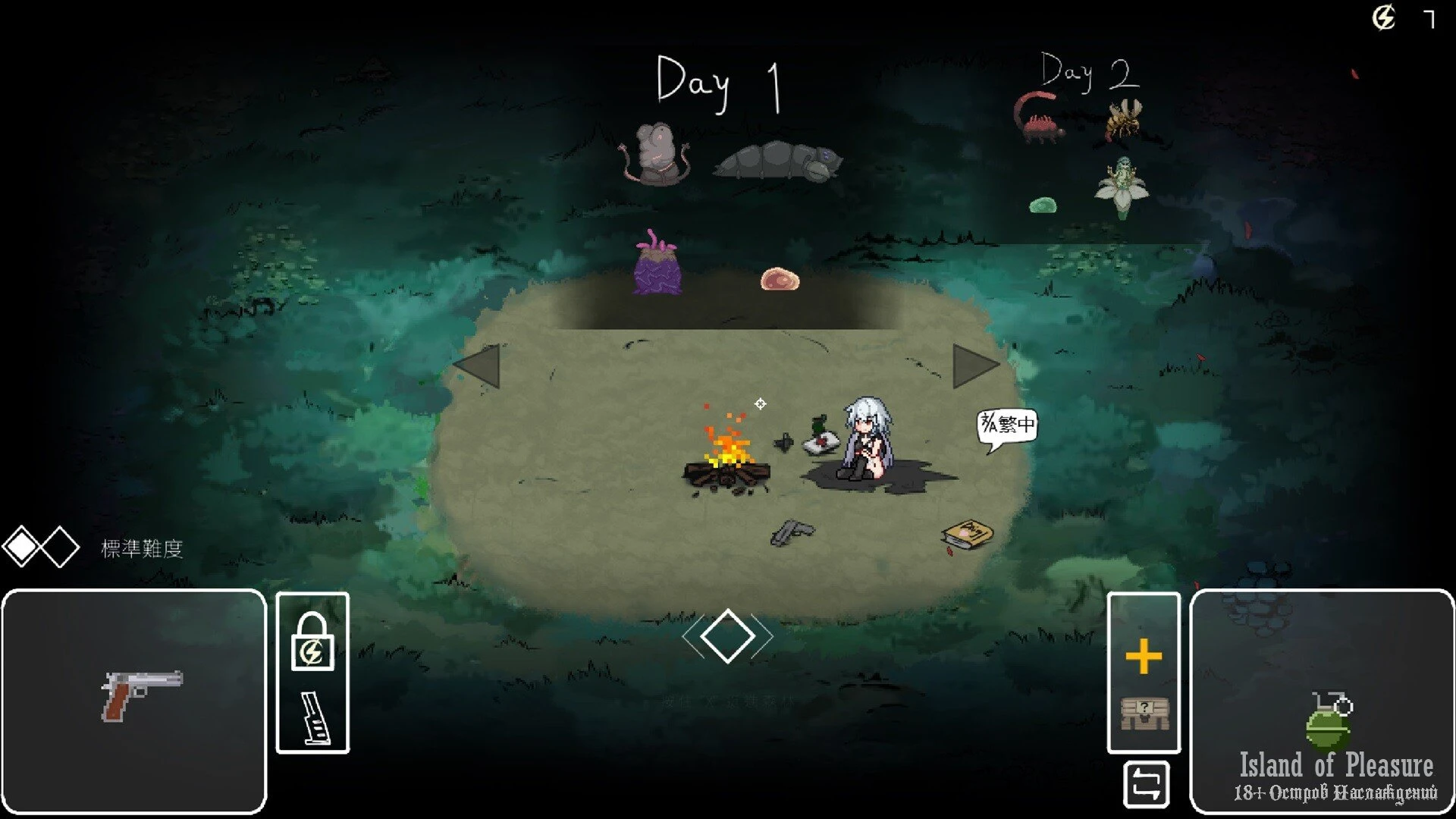This screenshot has height=819, width=1456.
Task: Add an item with the yellow plus
Action: pyautogui.click(x=1144, y=657)
